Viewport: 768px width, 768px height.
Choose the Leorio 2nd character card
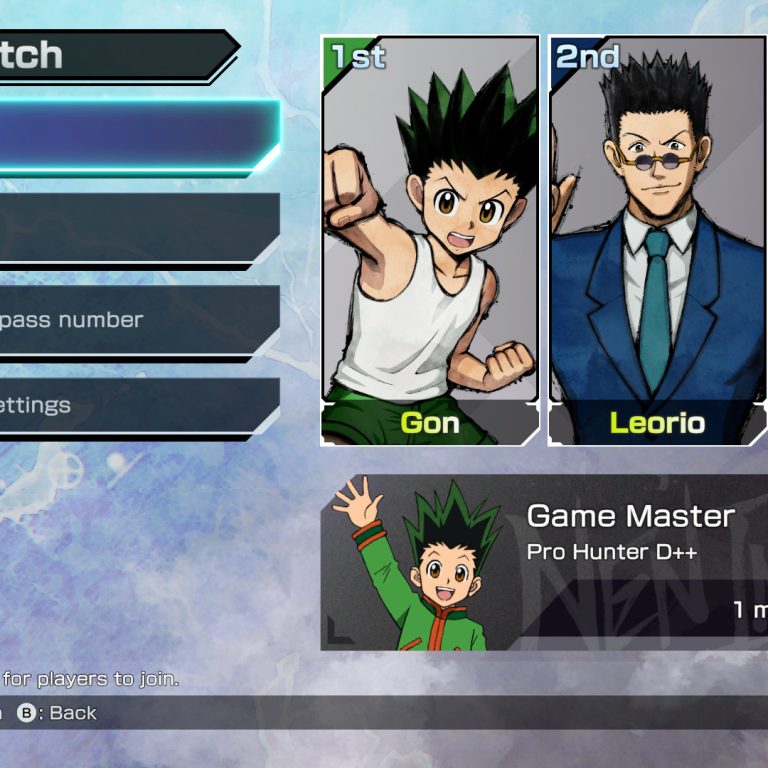[658, 240]
